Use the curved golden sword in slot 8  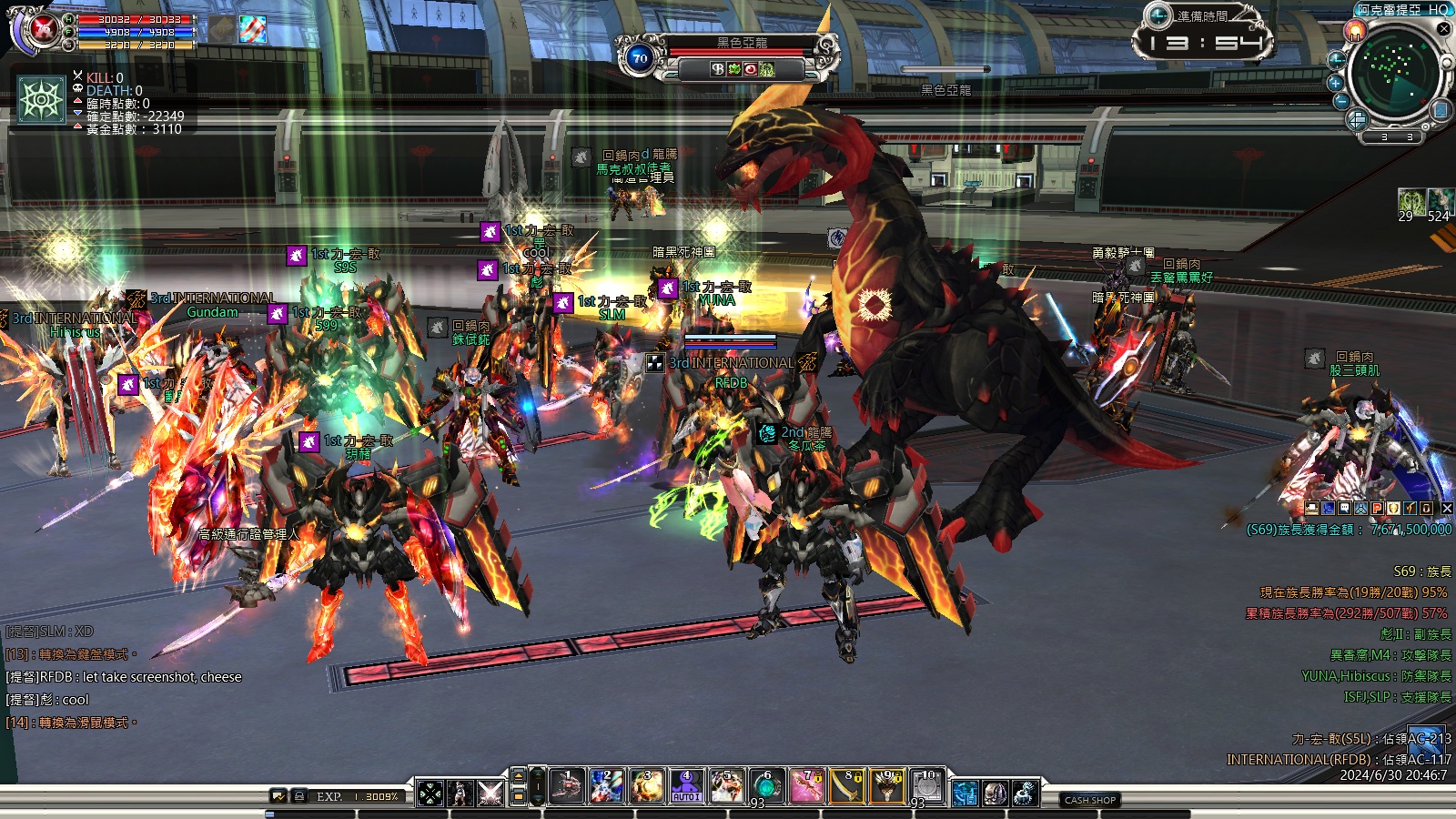846,787
